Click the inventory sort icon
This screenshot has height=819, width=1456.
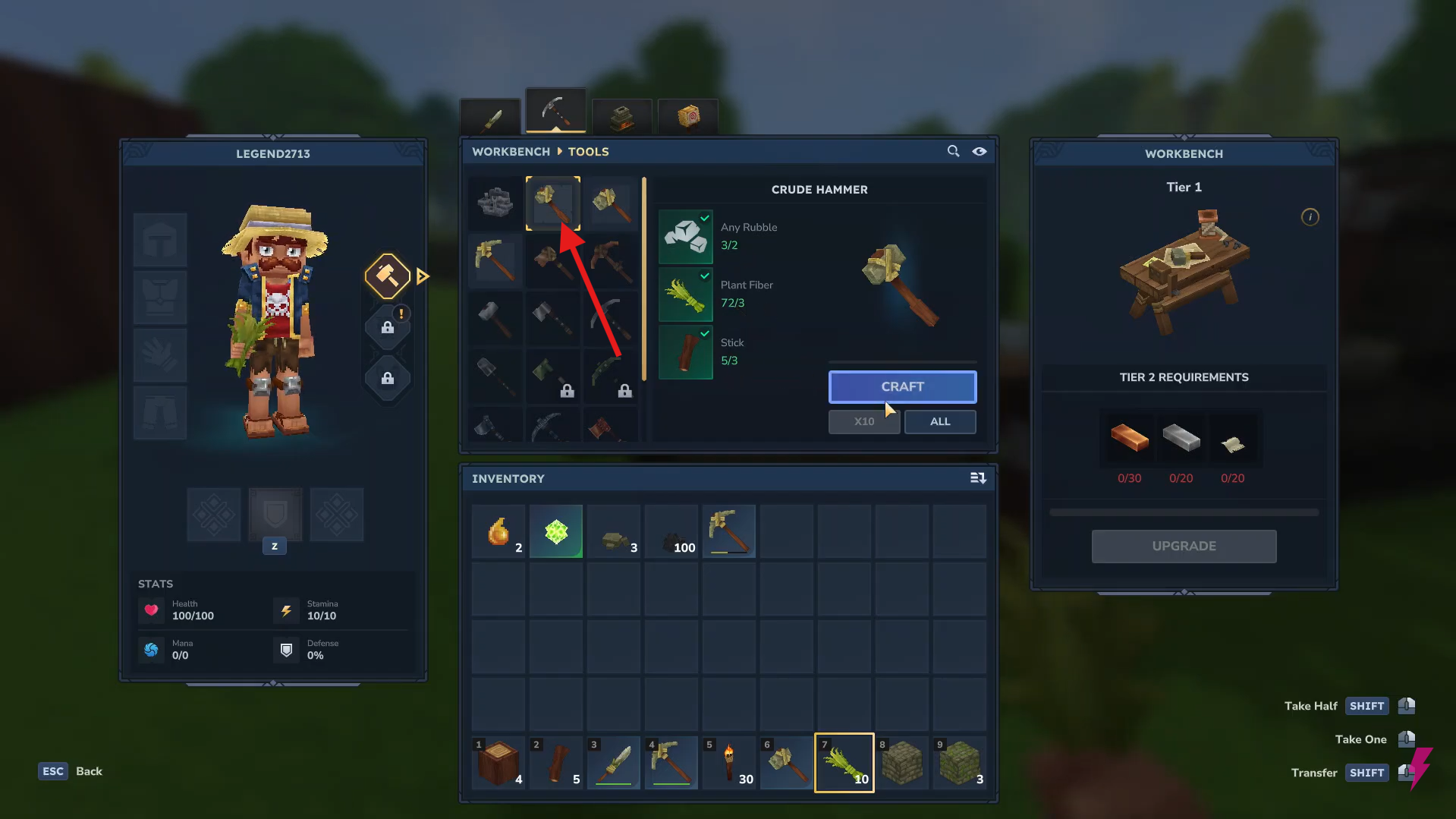pos(978,478)
